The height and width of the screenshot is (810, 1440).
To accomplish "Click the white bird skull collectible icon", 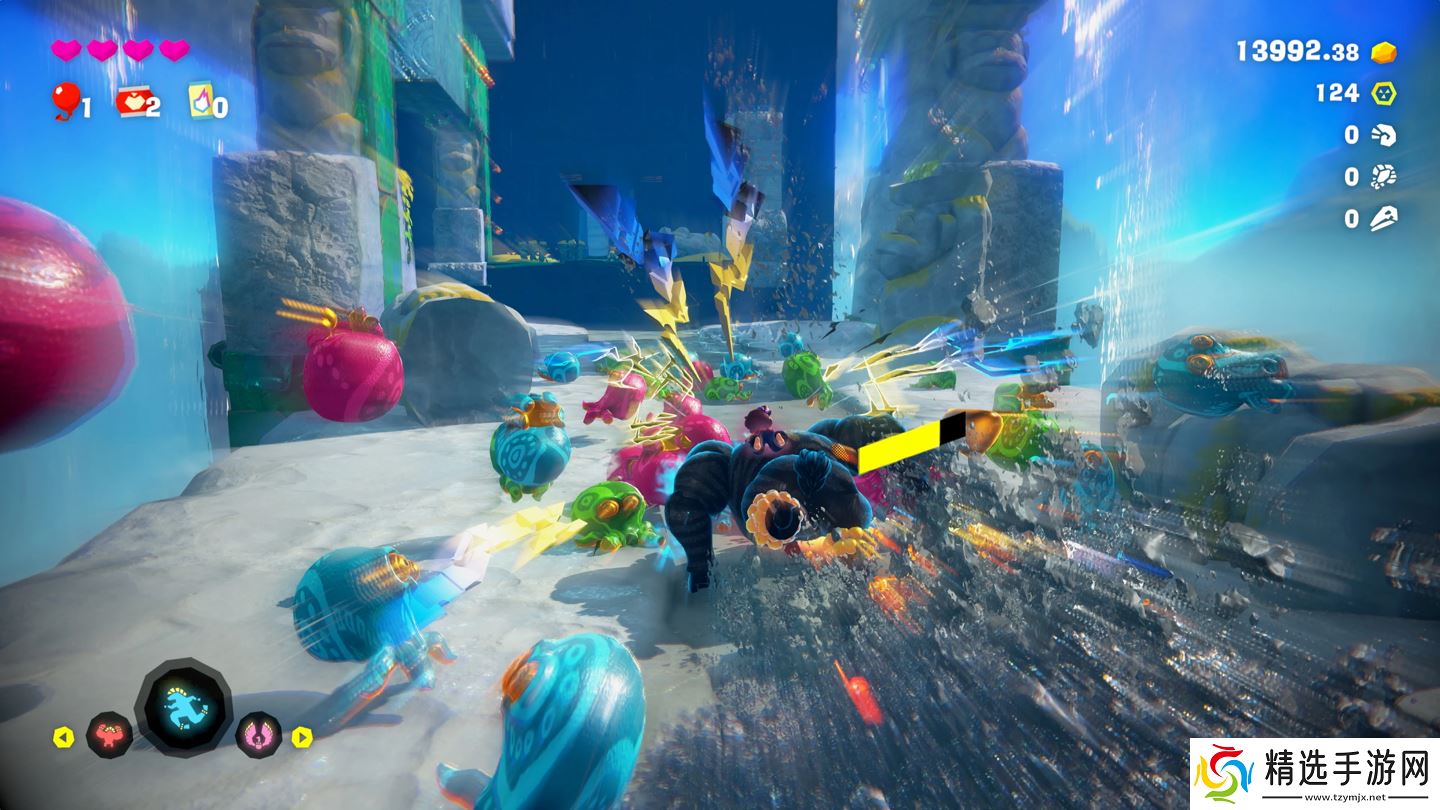I will coord(1383,218).
